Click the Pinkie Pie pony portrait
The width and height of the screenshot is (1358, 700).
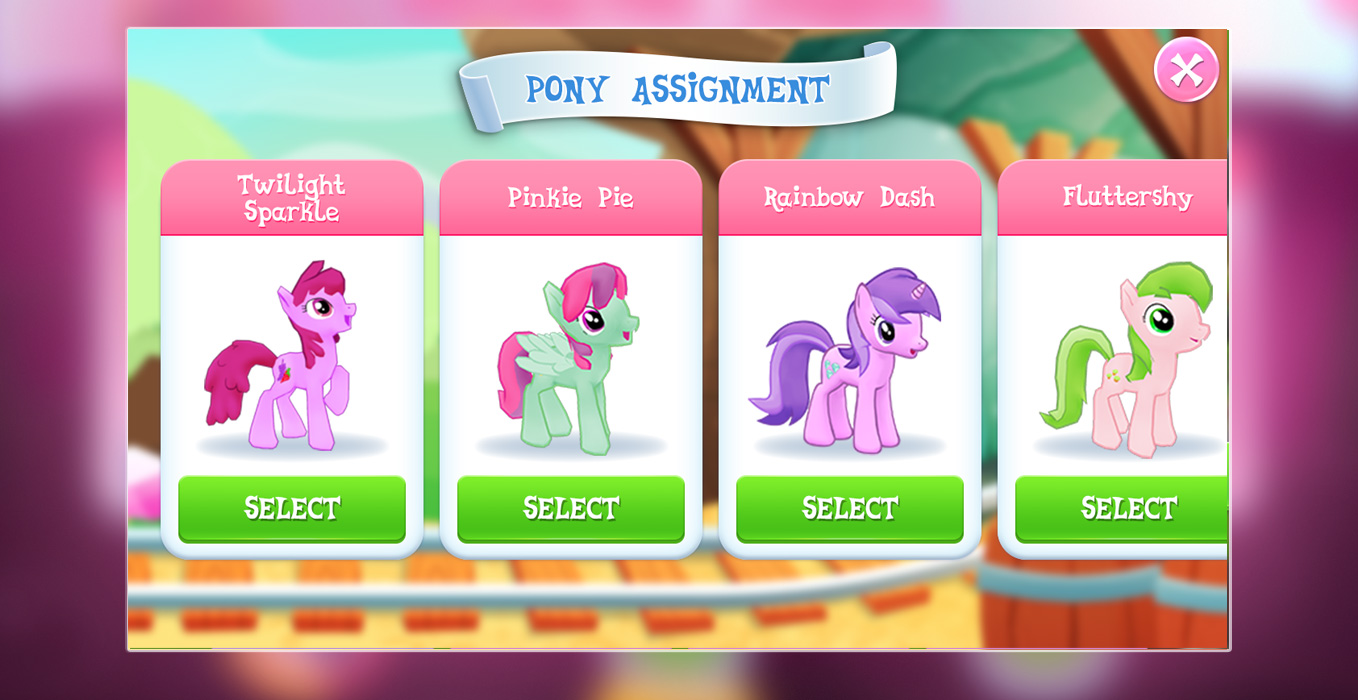570,357
